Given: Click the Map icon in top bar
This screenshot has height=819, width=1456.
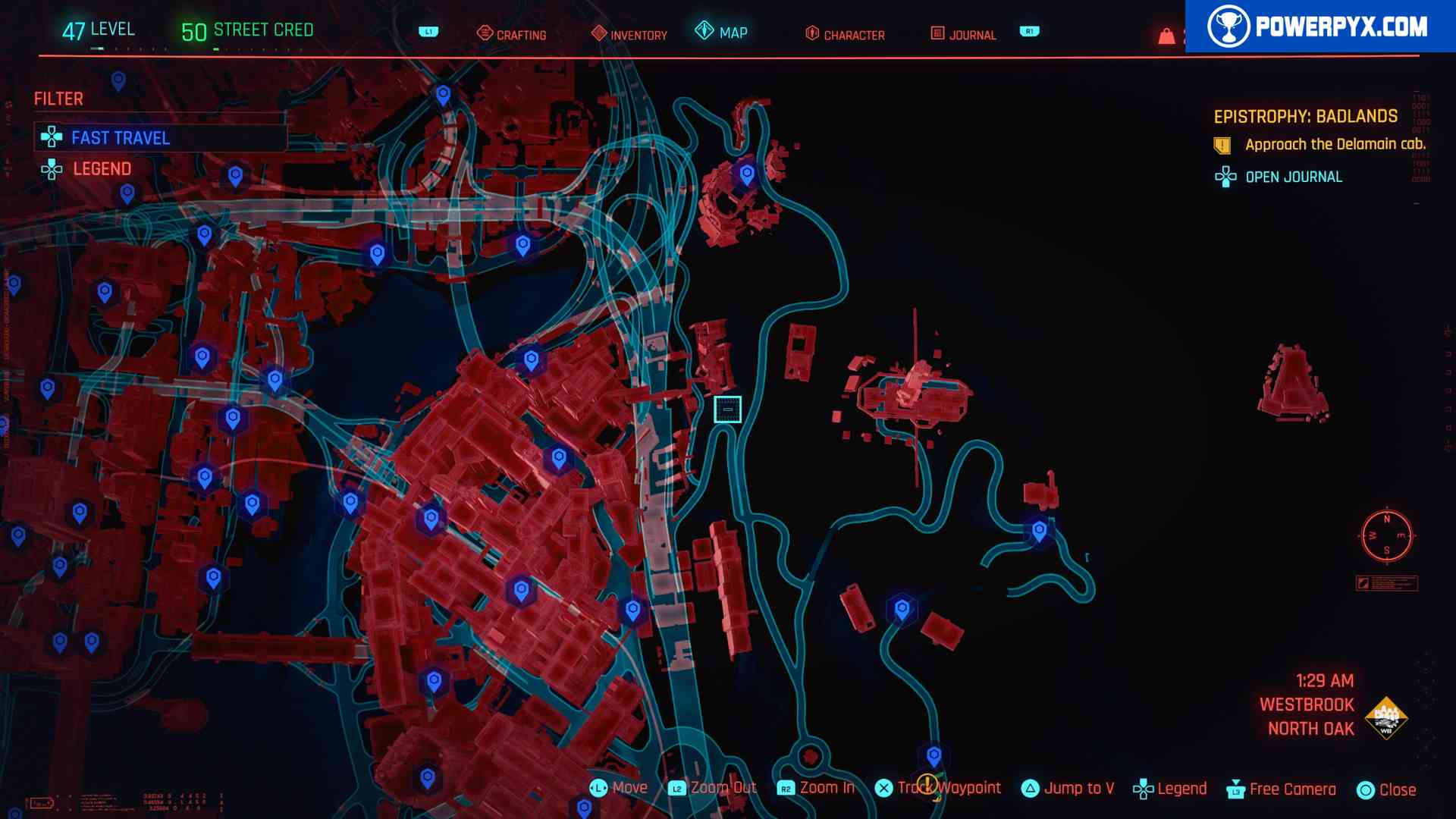Looking at the screenshot, I should tap(704, 33).
